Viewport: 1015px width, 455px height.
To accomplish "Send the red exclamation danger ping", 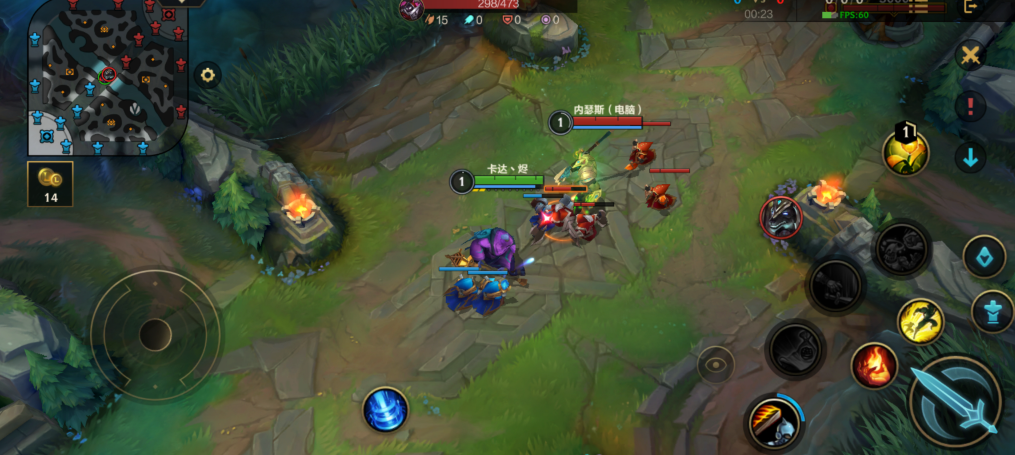I will point(969,106).
